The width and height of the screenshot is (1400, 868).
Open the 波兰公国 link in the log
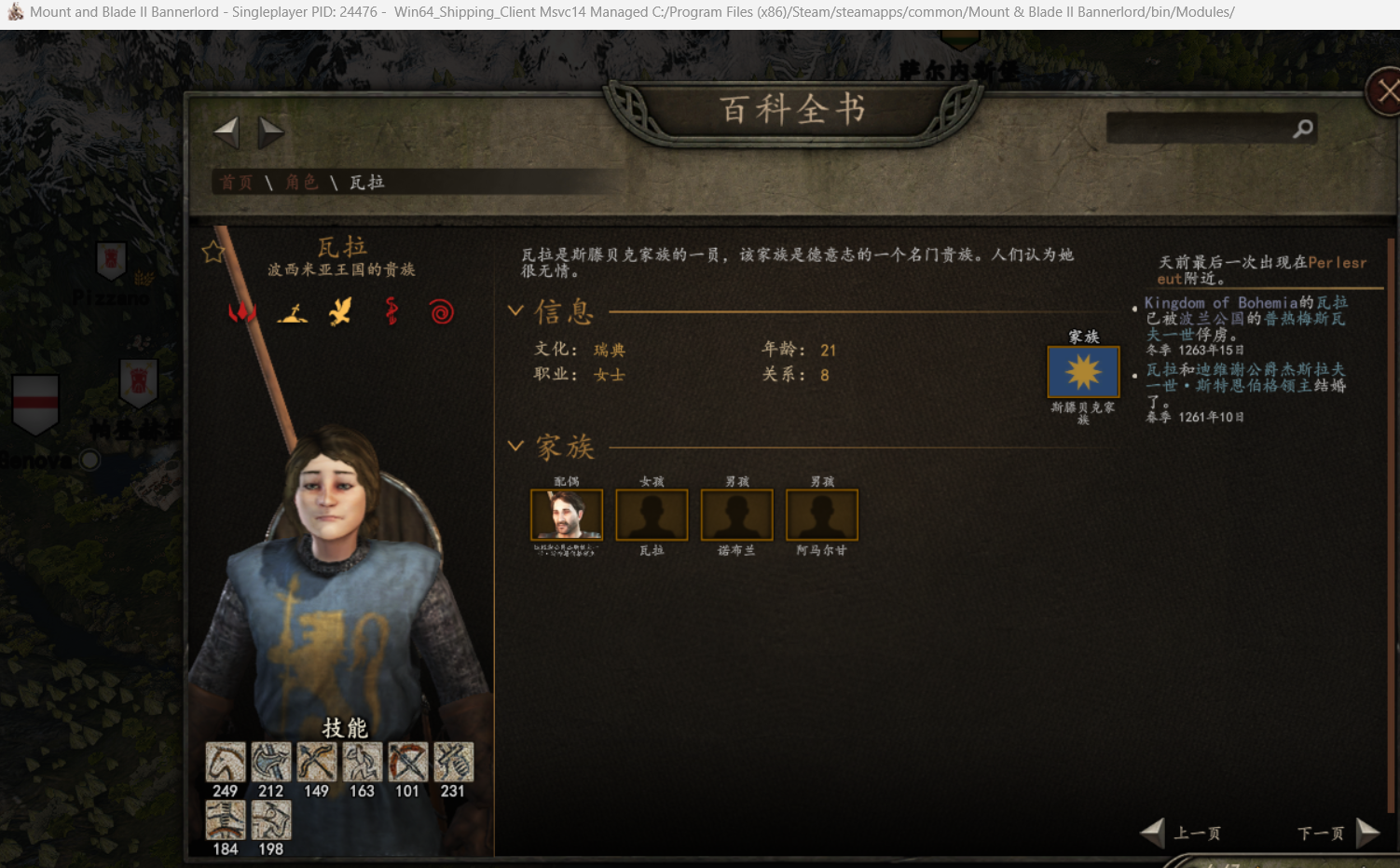click(1212, 319)
